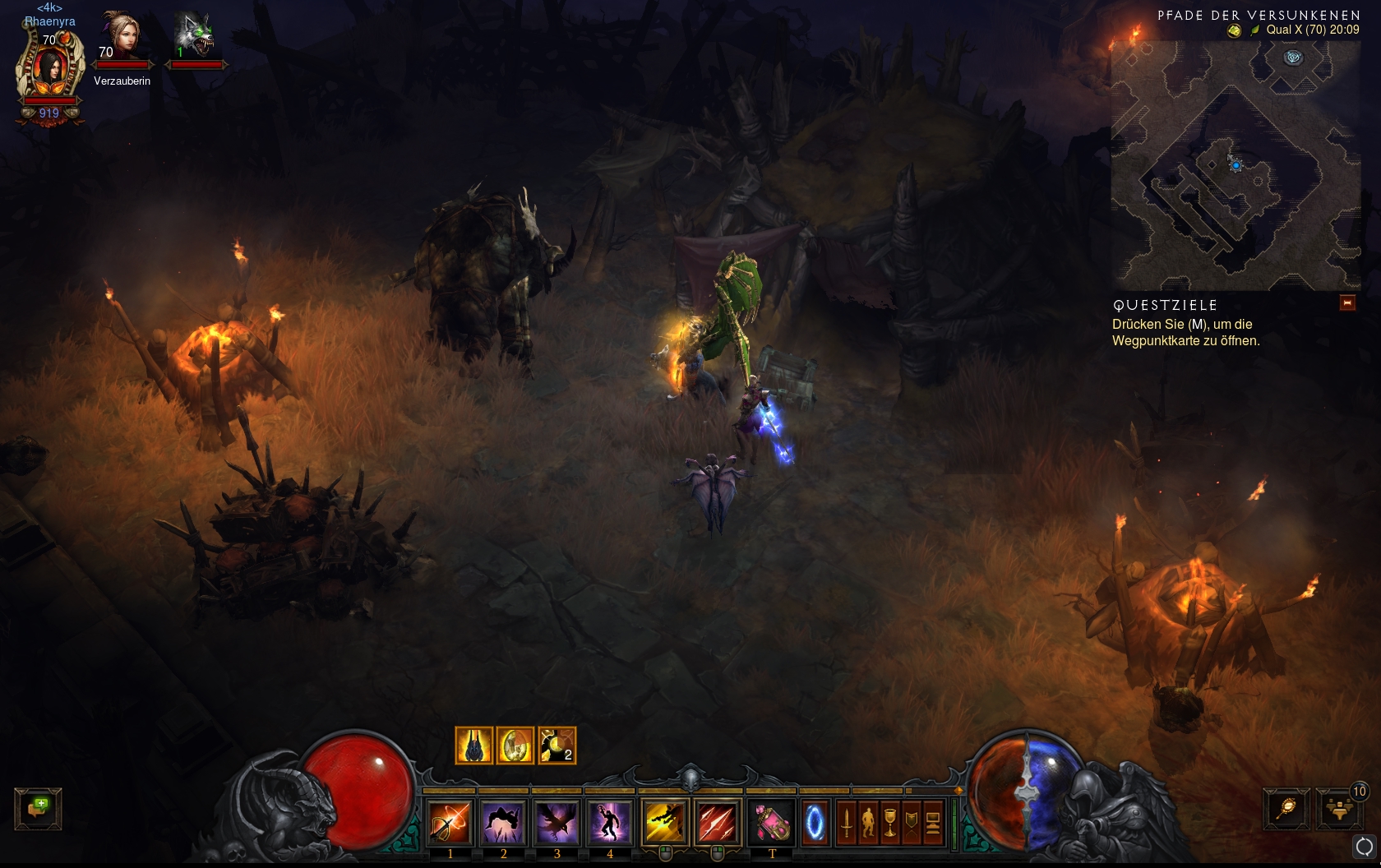This screenshot has width=1381, height=868.
Task: Open the chat speech bubble button
Action: pyautogui.click(x=38, y=808)
